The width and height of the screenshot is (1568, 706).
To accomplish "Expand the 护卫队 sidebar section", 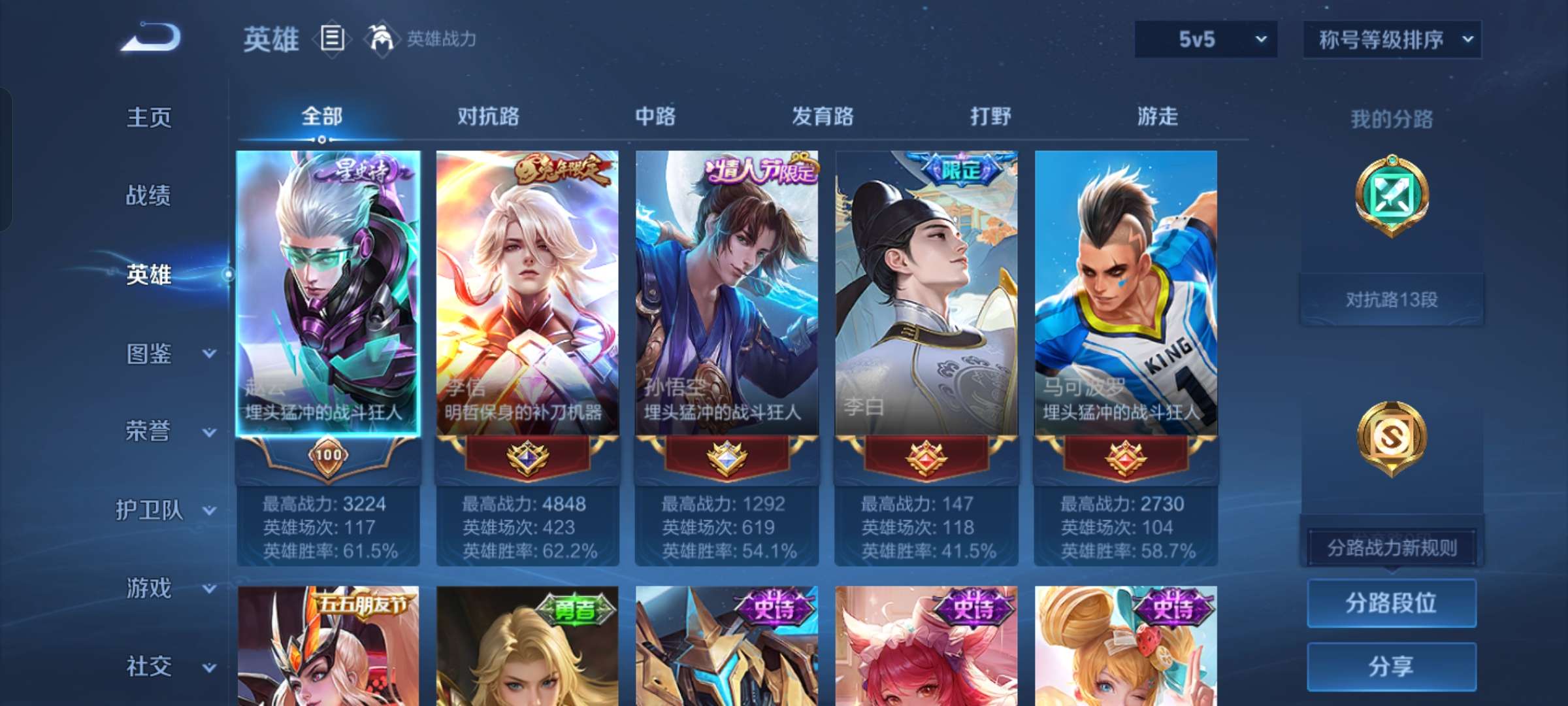I will (149, 511).
